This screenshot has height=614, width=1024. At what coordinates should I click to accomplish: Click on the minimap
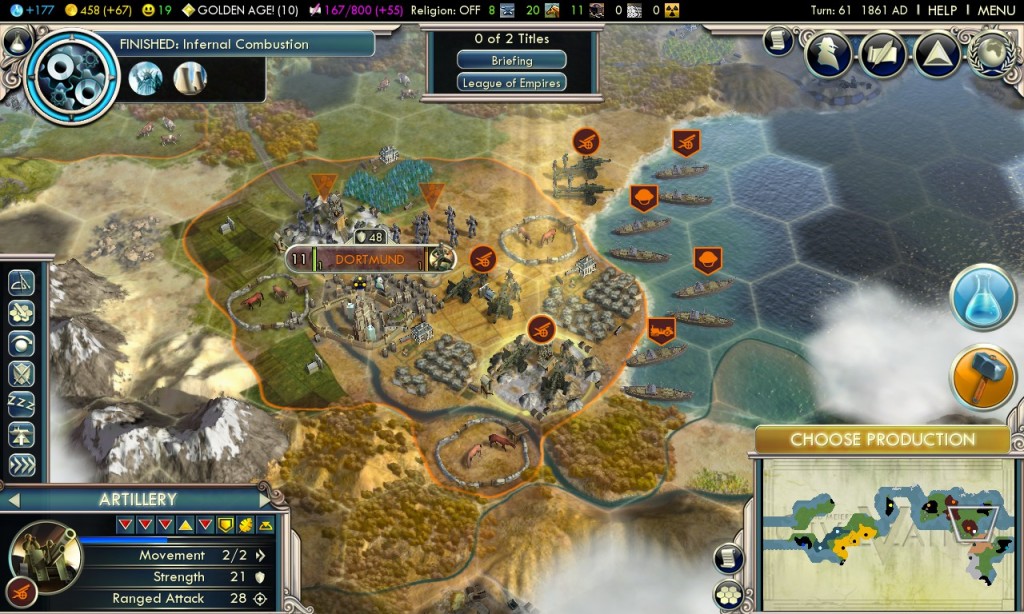[x=890, y=525]
